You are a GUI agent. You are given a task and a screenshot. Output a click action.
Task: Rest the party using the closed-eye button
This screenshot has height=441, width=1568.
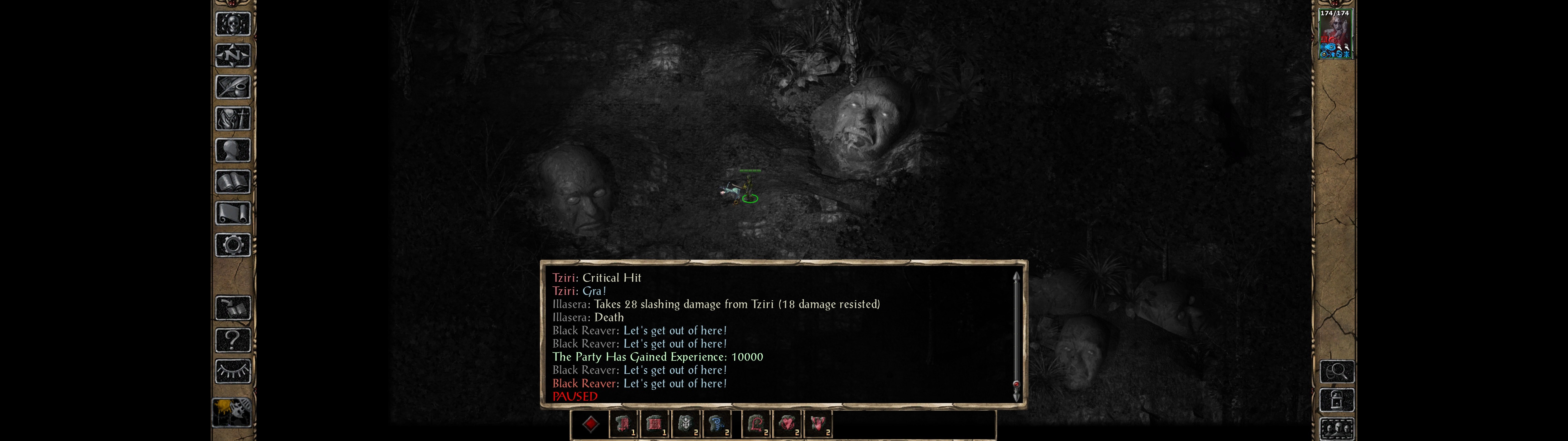pyautogui.click(x=232, y=371)
